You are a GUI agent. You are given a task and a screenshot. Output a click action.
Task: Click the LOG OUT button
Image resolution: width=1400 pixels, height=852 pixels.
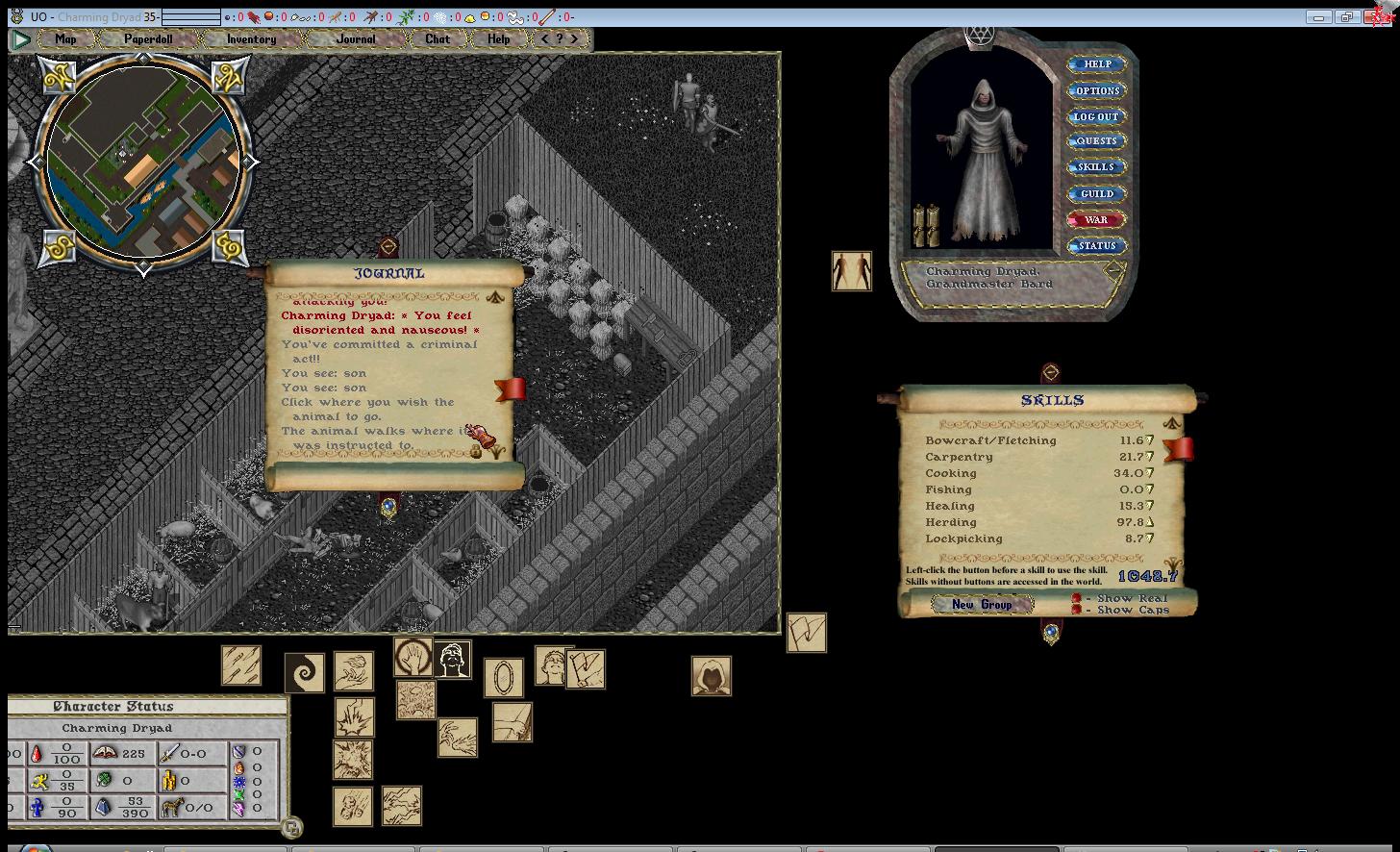coord(1096,116)
